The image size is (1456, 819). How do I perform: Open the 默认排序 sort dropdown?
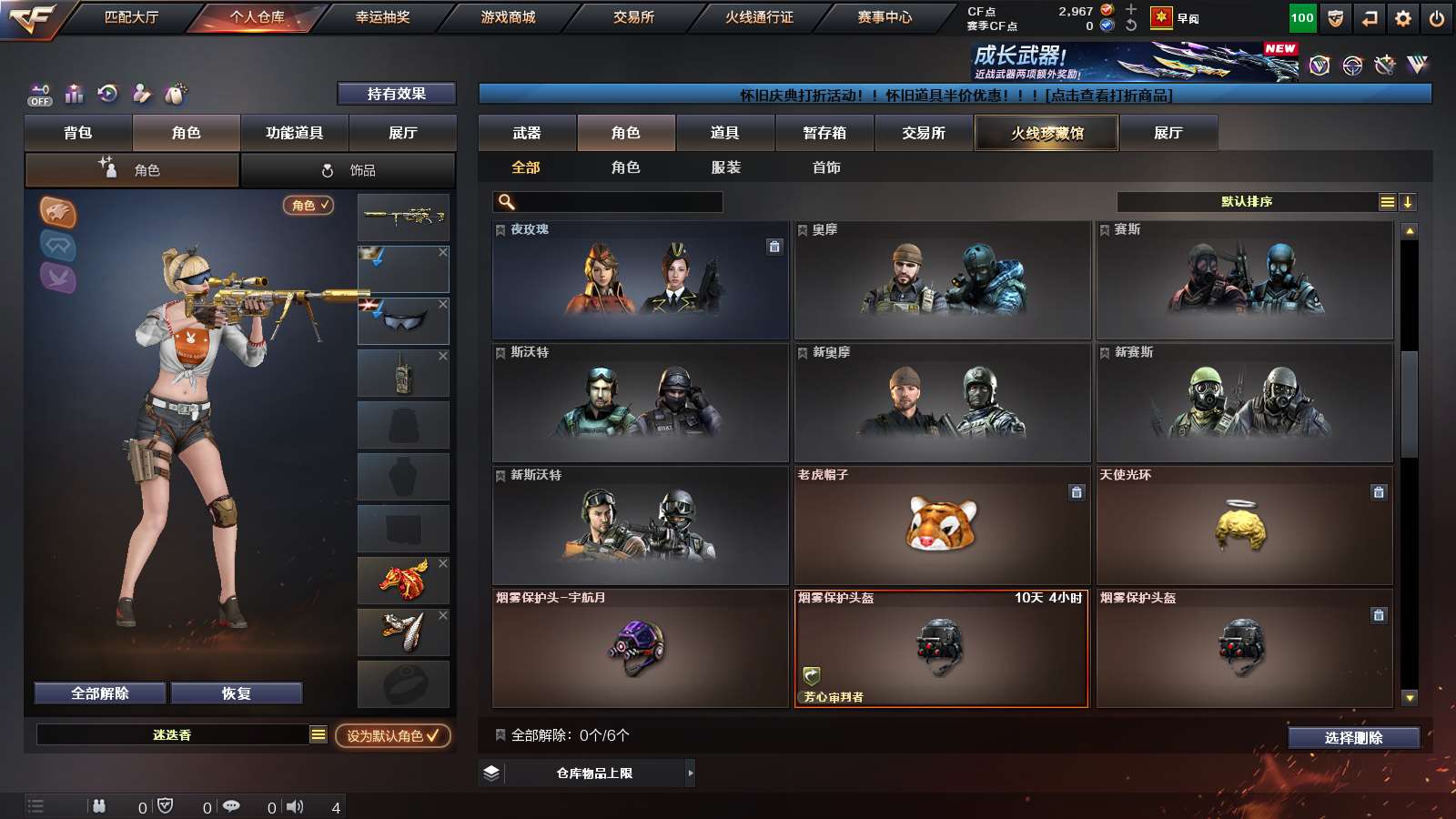point(1247,202)
